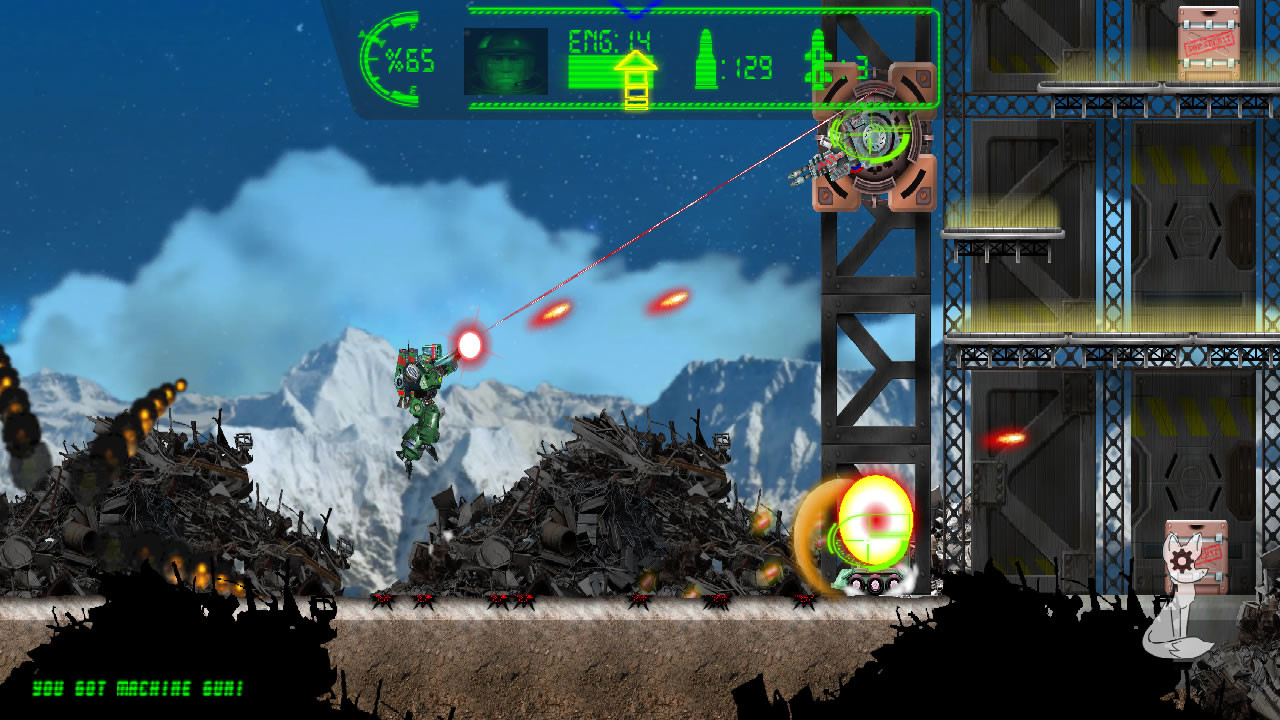
Task: Click the YOU GOT MACHINE GUN message
Action: [140, 688]
